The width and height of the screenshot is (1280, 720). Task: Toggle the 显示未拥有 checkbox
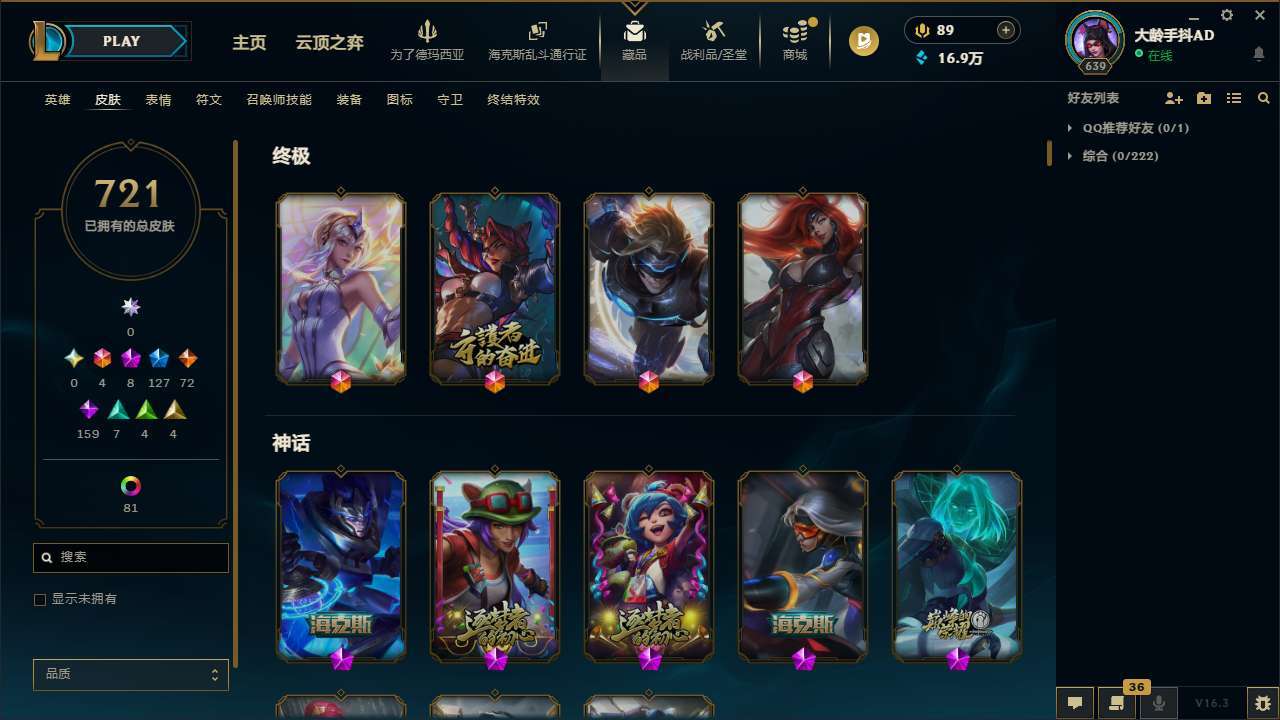coord(39,599)
